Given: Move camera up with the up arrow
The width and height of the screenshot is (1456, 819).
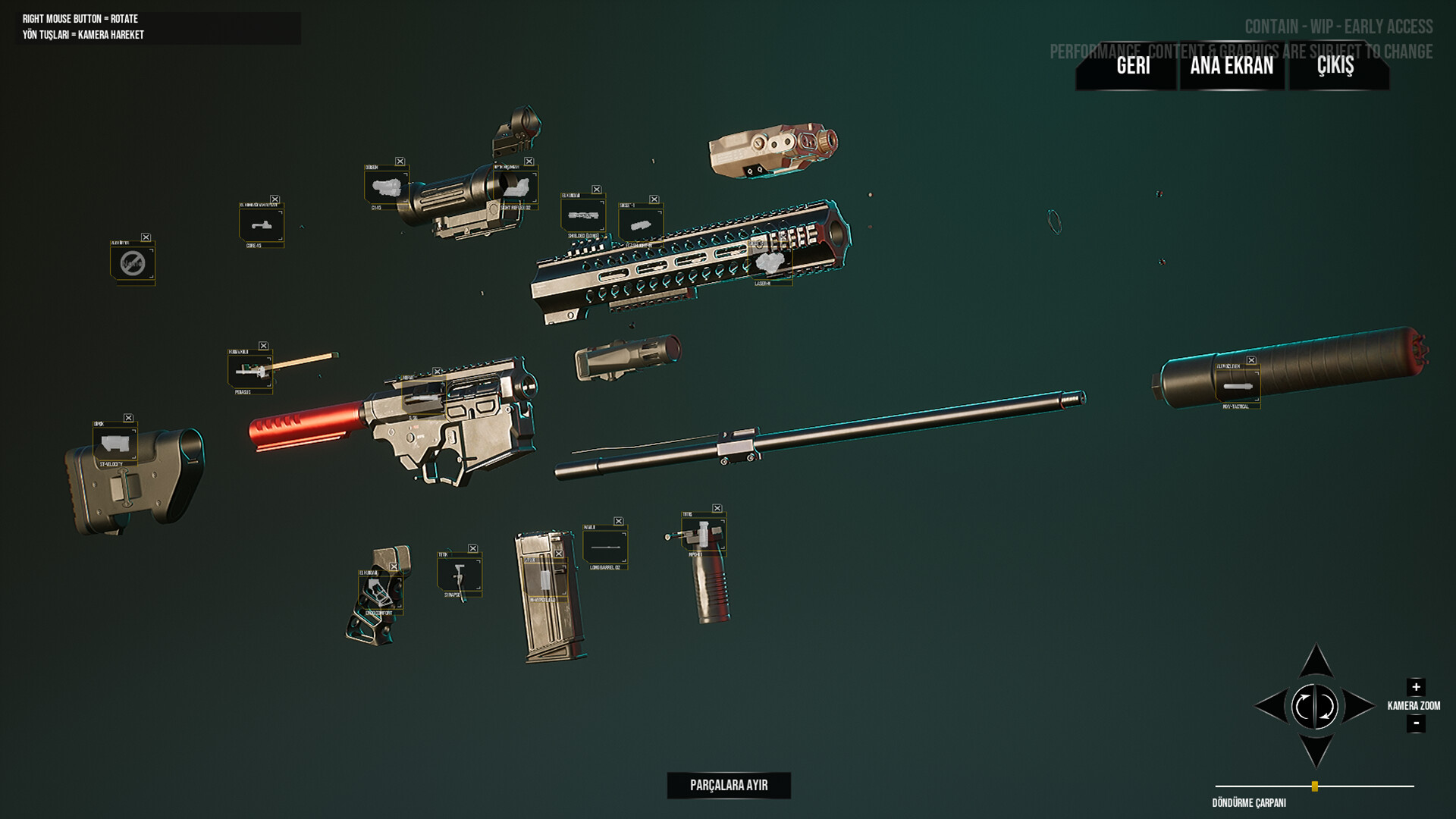Looking at the screenshot, I should pos(1316,662).
